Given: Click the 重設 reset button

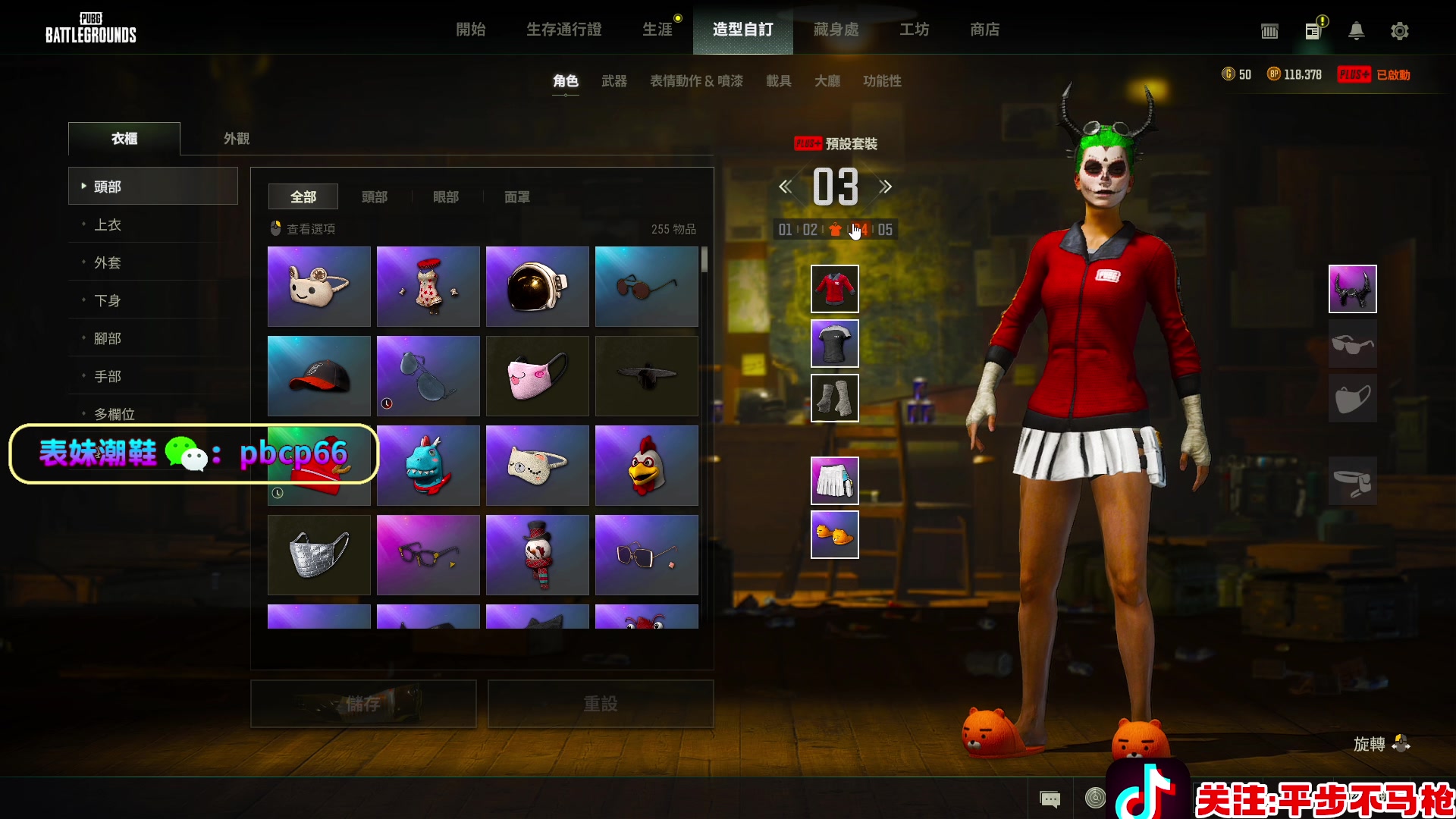Looking at the screenshot, I should click(600, 704).
